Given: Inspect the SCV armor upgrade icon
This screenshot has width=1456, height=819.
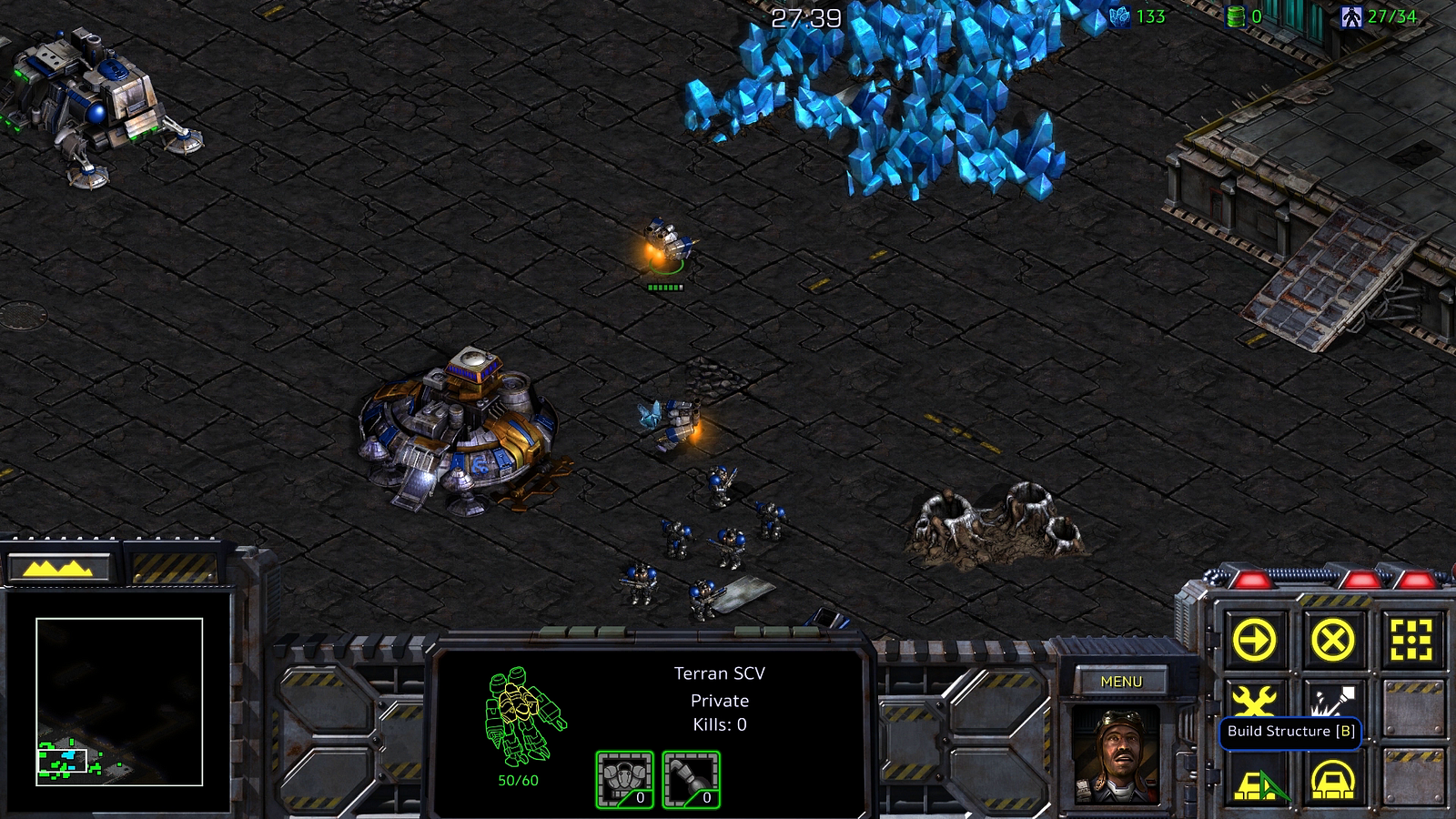Looking at the screenshot, I should (x=624, y=780).
